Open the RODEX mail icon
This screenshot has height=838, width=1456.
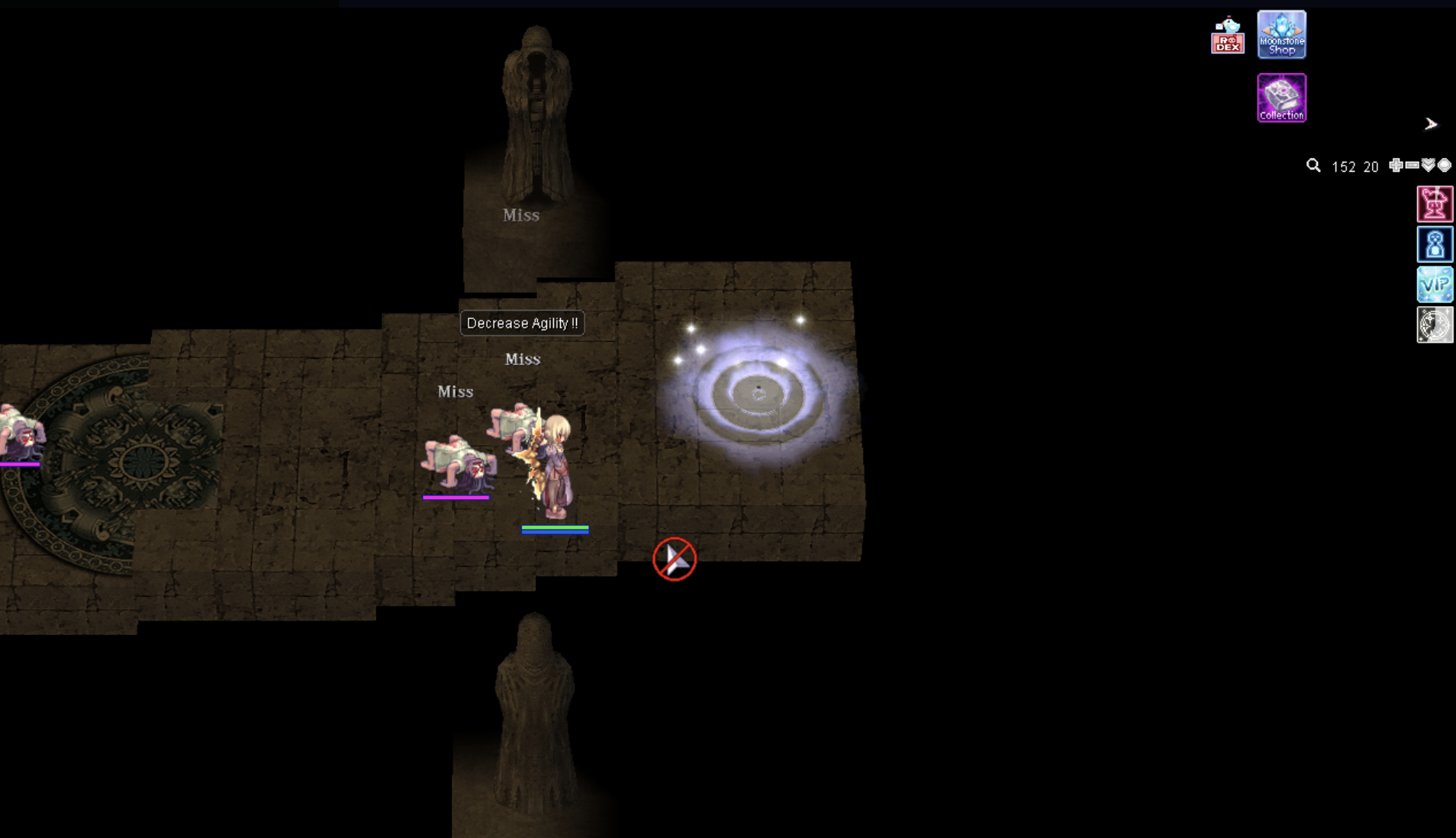click(x=1227, y=36)
